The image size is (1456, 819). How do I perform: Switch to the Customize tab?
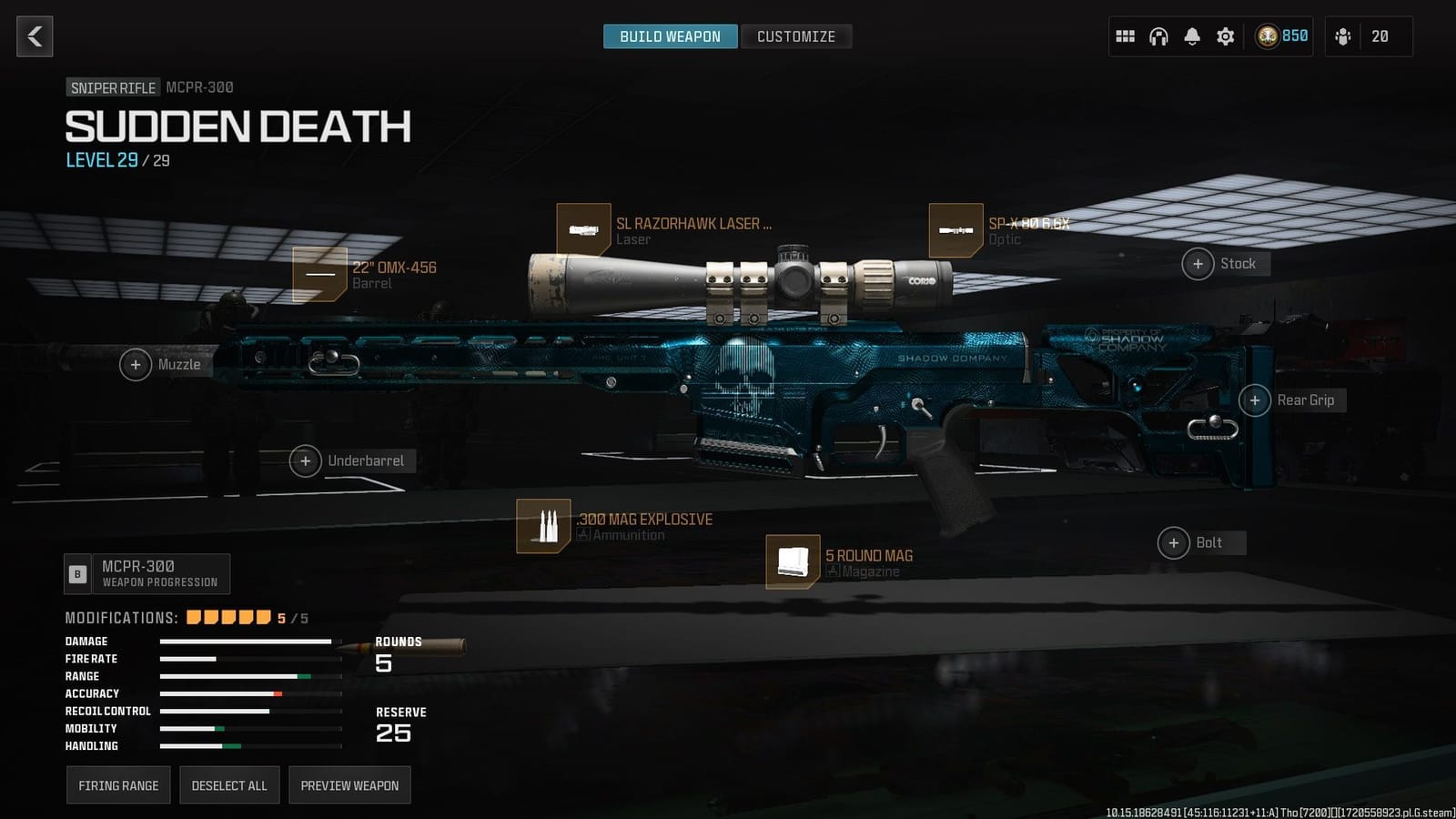pos(796,36)
